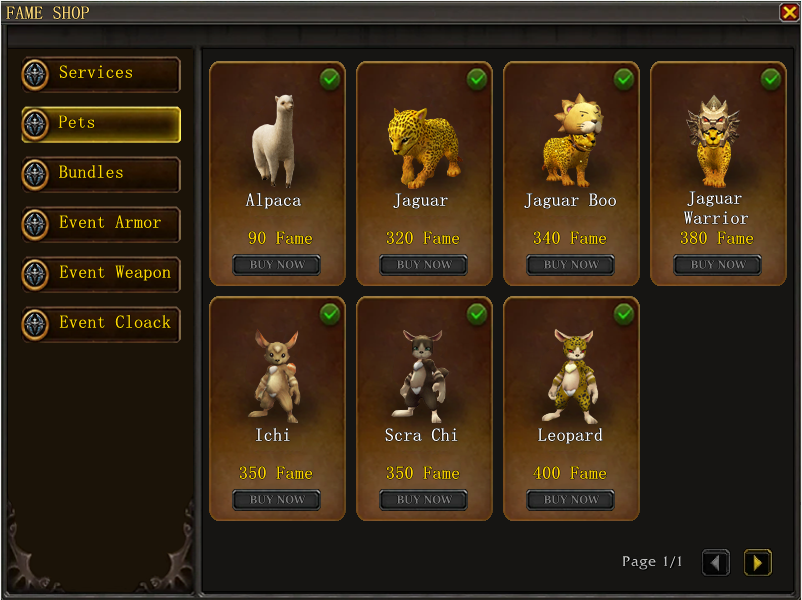Screen dimensions: 802x600
Task: Click Buy Now under the Jaguar pet
Action: point(424,265)
